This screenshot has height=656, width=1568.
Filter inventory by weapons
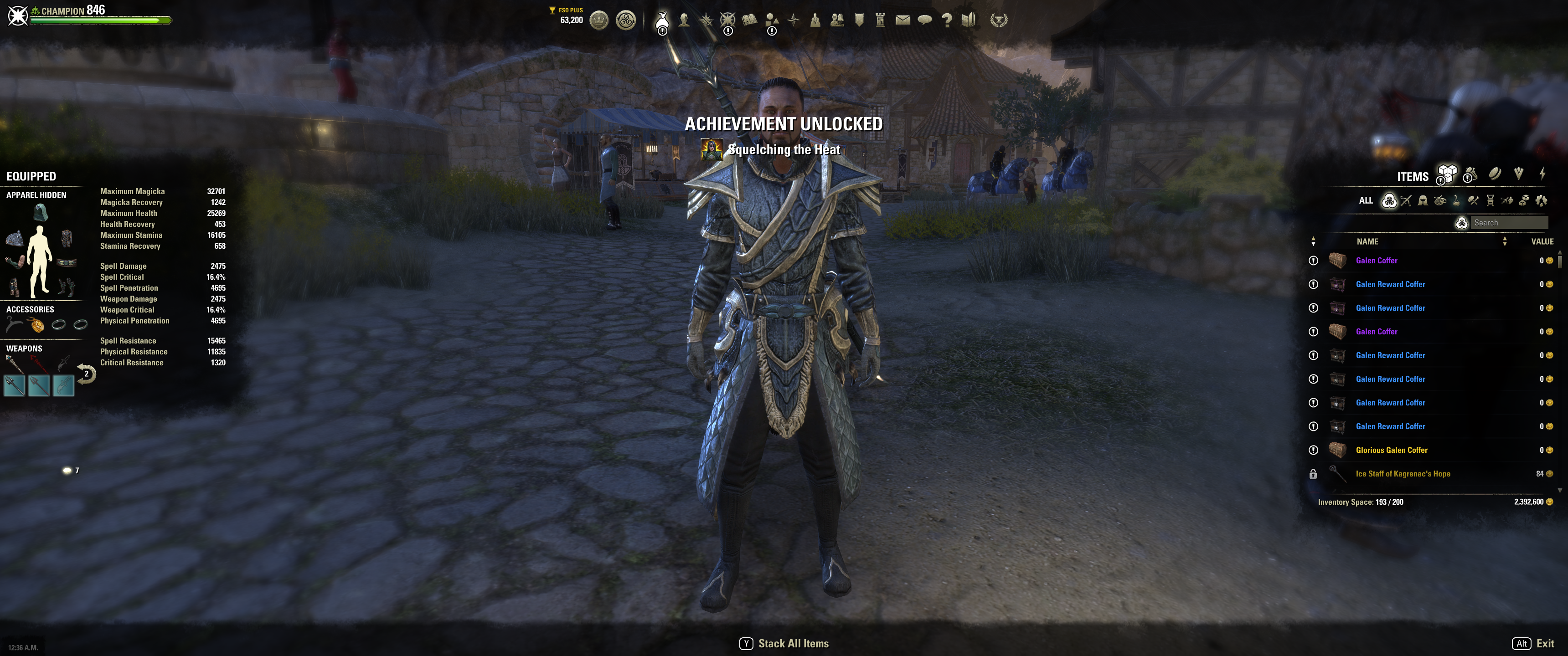point(1406,200)
